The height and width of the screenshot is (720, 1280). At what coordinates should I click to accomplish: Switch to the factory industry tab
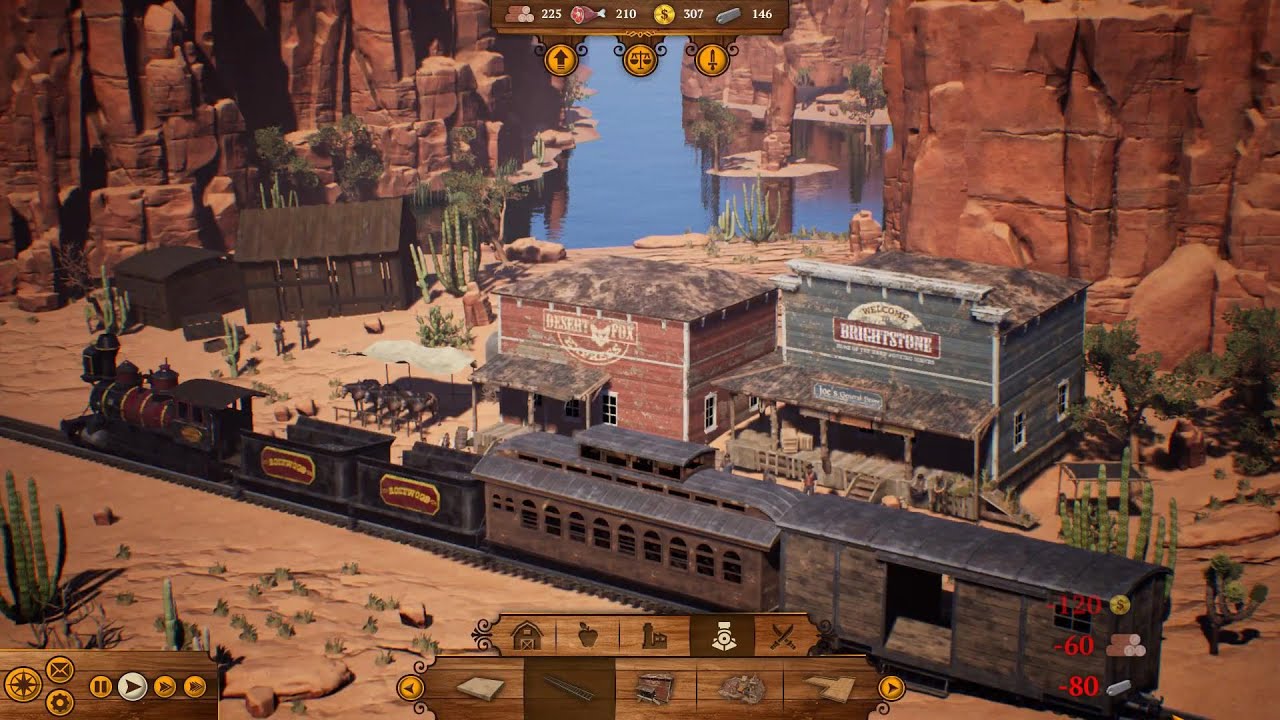click(654, 636)
